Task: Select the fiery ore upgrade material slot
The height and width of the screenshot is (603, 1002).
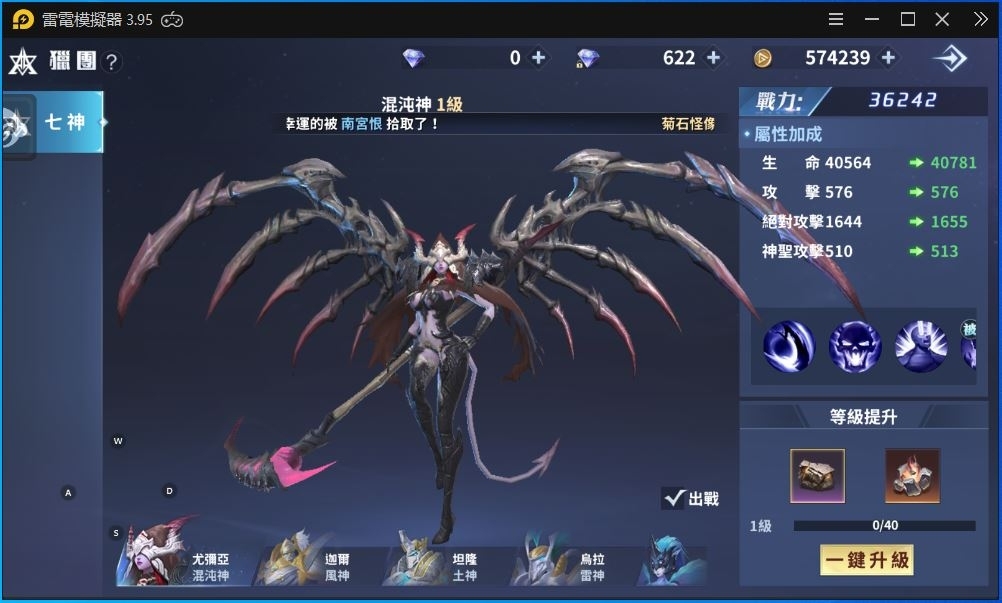Action: (x=912, y=475)
